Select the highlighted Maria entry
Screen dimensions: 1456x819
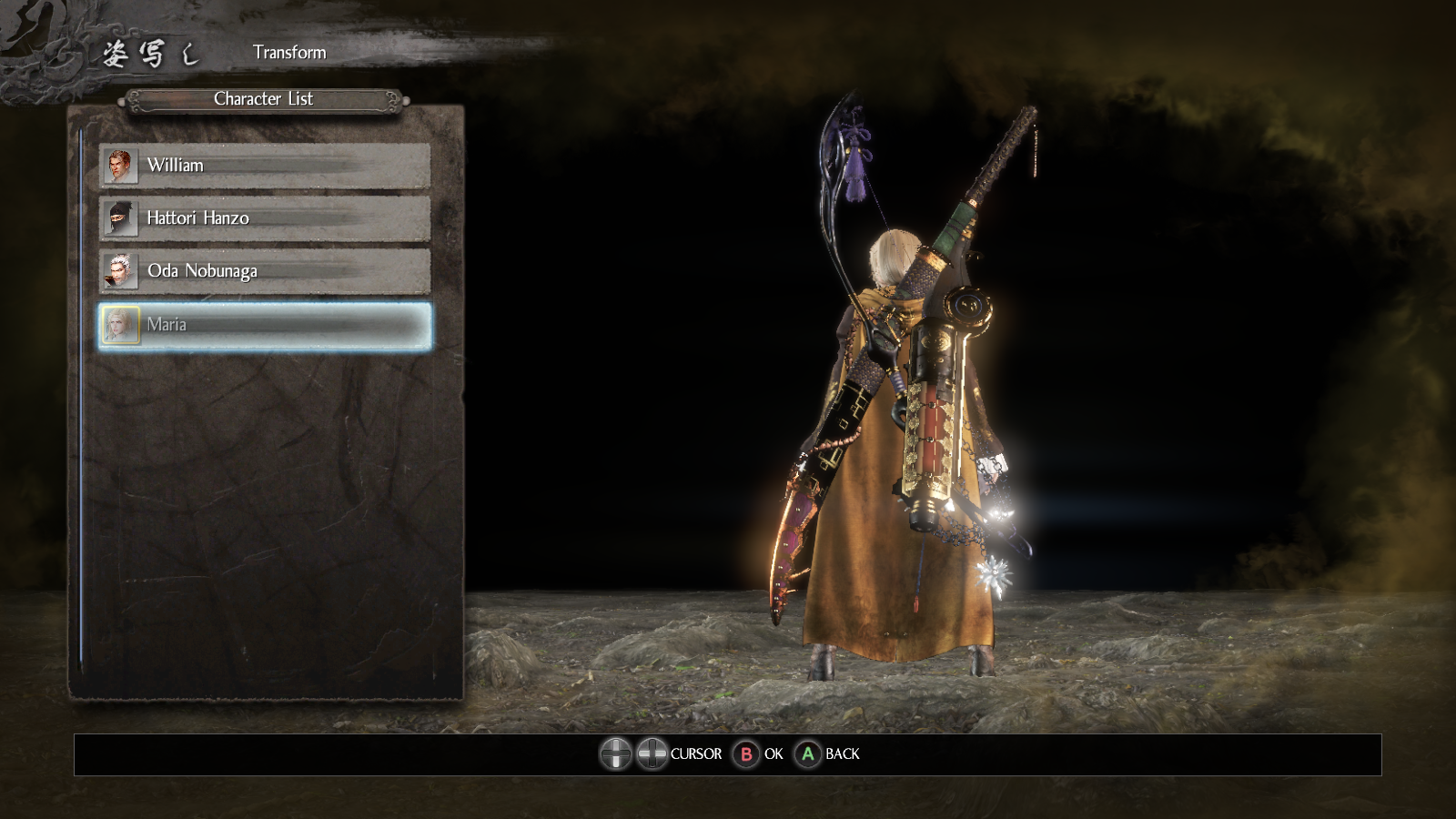pos(264,325)
